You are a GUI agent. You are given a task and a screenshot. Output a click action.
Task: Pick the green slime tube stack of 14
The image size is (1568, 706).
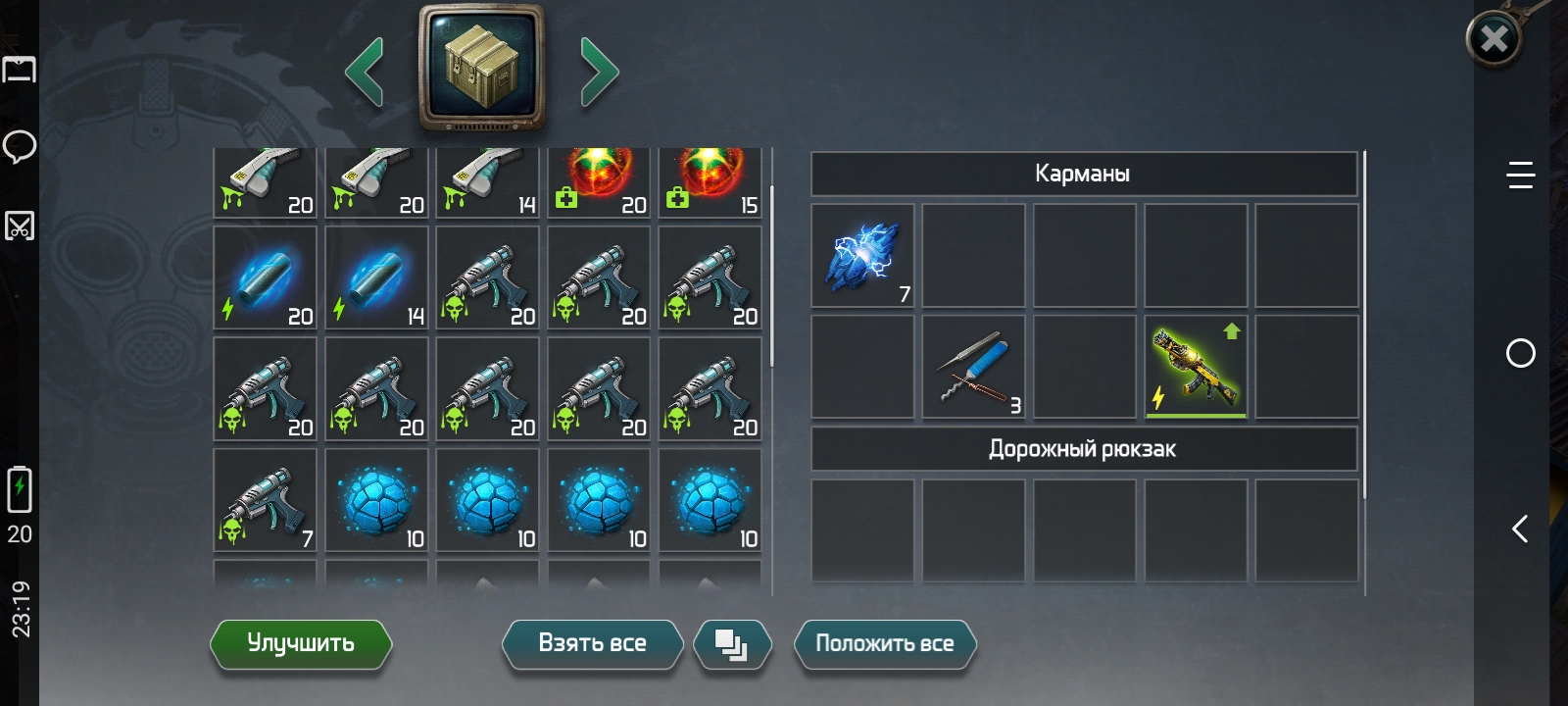point(487,183)
